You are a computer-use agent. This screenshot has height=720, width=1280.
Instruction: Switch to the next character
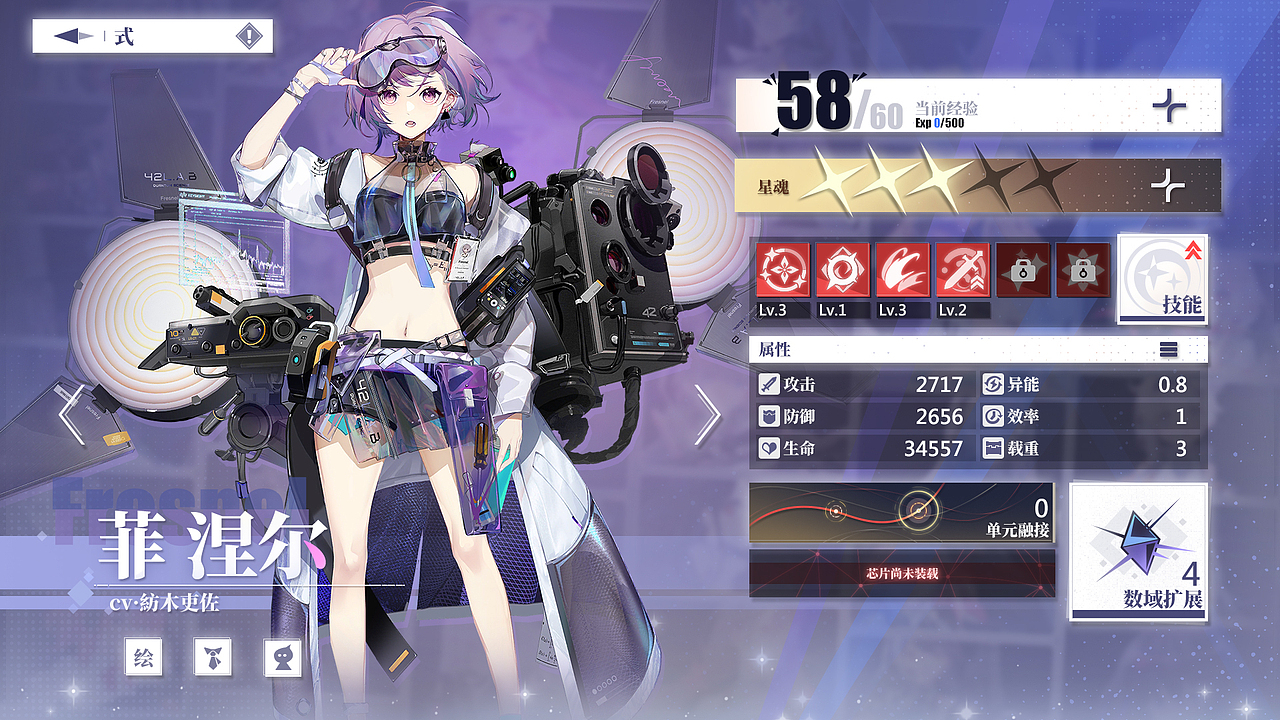pos(707,414)
